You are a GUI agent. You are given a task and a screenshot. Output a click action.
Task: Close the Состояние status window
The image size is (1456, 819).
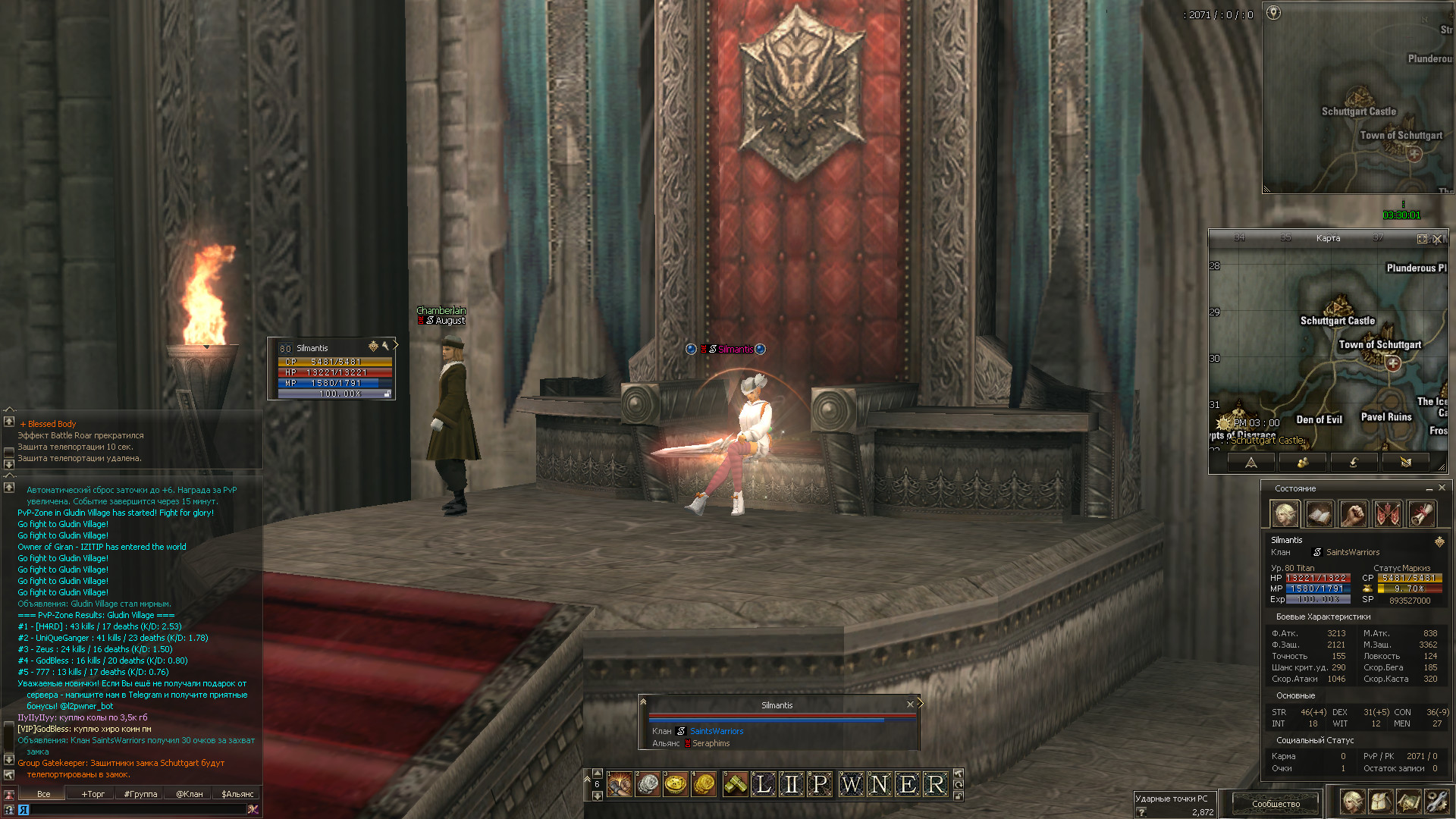point(1442,488)
